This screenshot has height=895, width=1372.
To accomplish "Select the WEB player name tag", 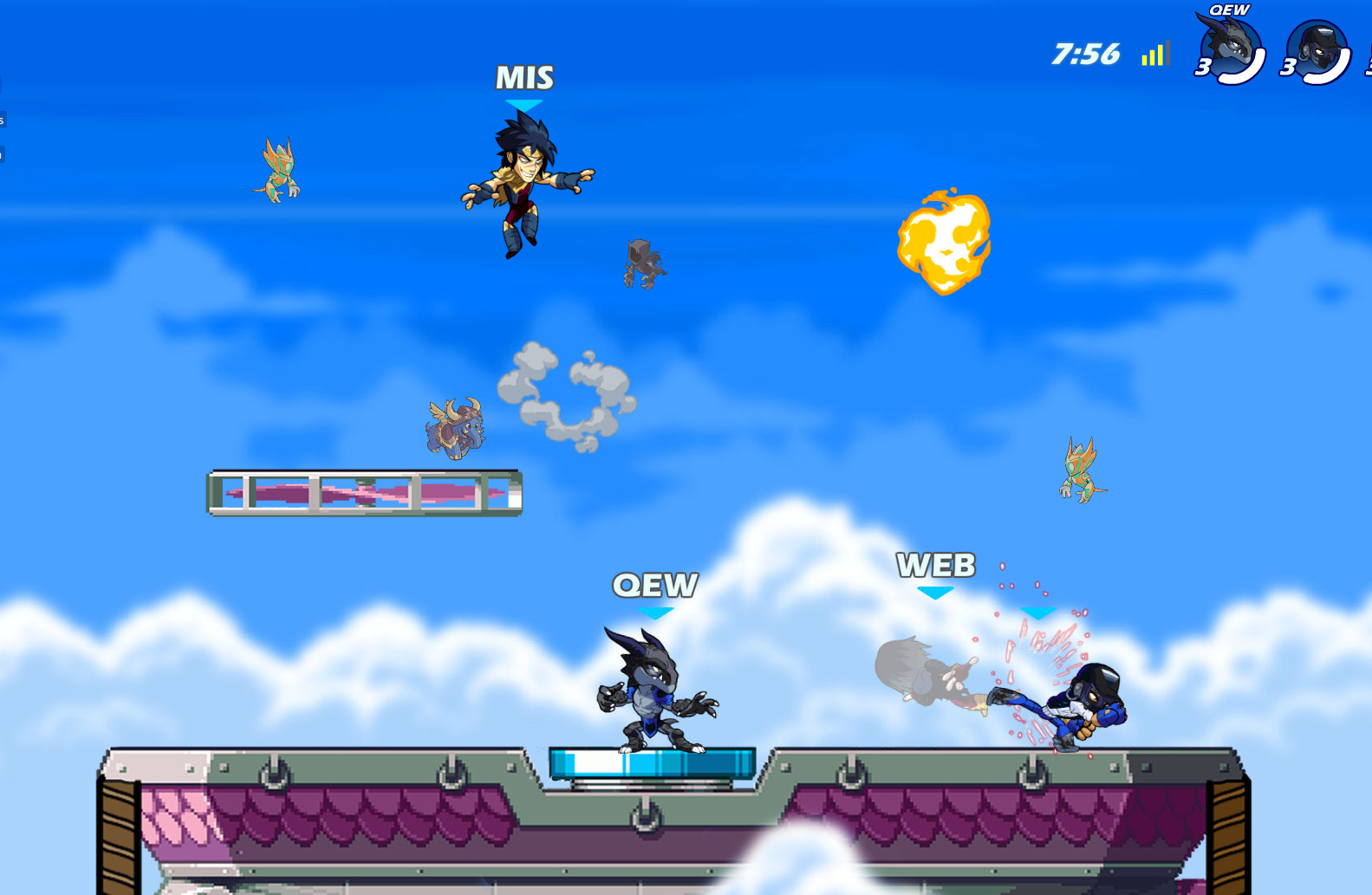I will [938, 566].
